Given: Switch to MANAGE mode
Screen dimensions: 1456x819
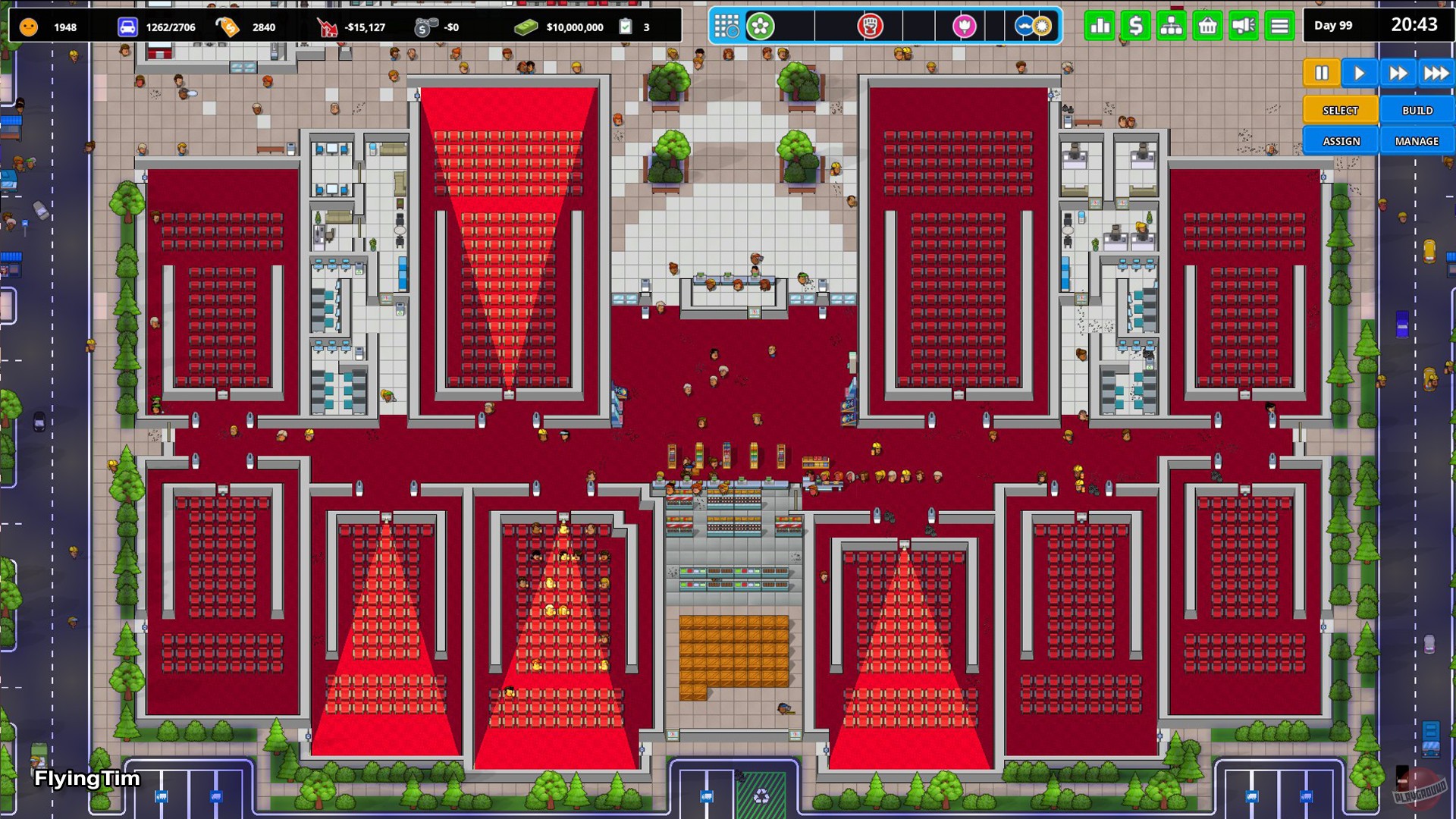Looking at the screenshot, I should 1417,140.
